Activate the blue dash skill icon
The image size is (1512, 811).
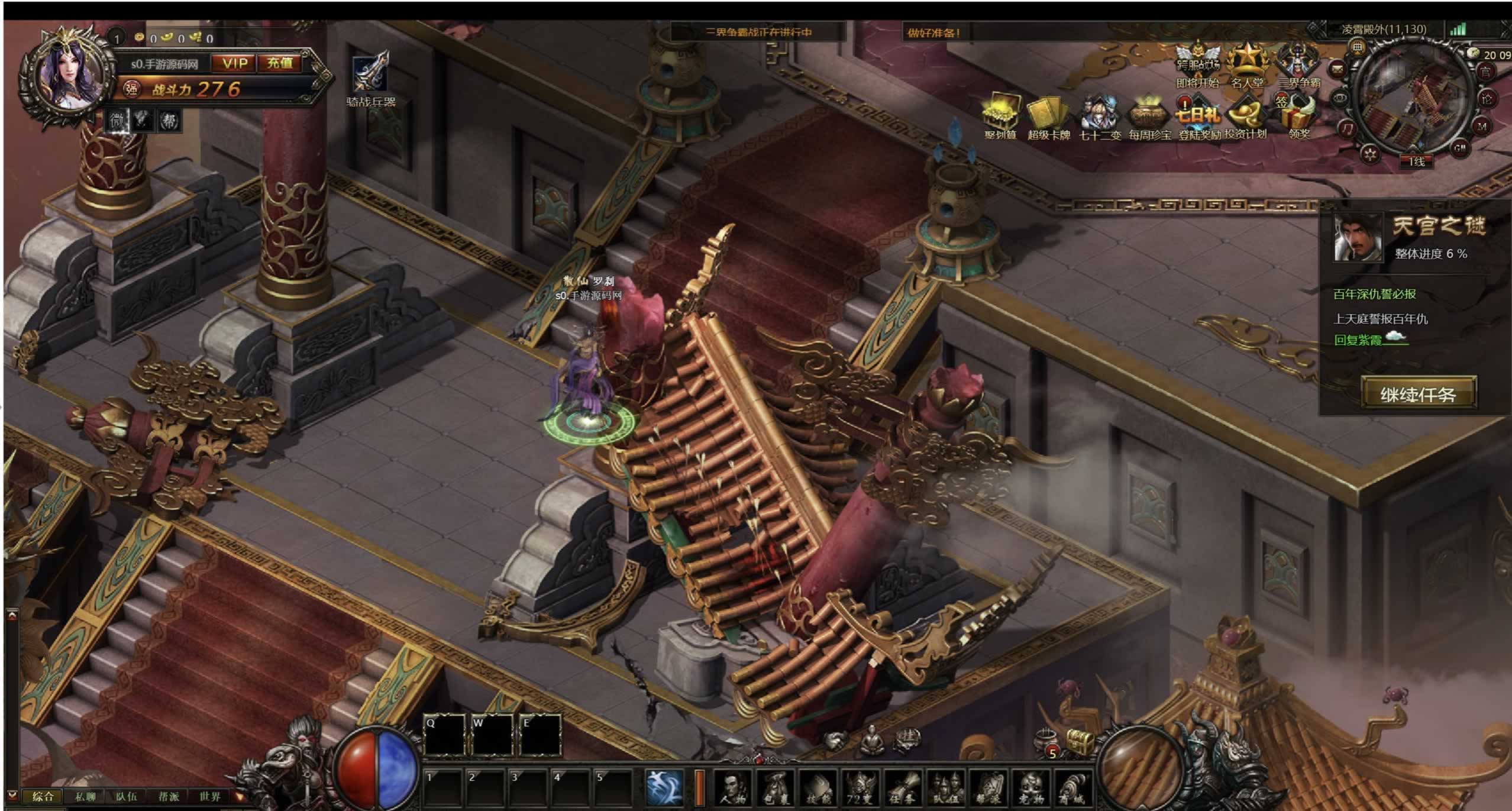coord(664,788)
